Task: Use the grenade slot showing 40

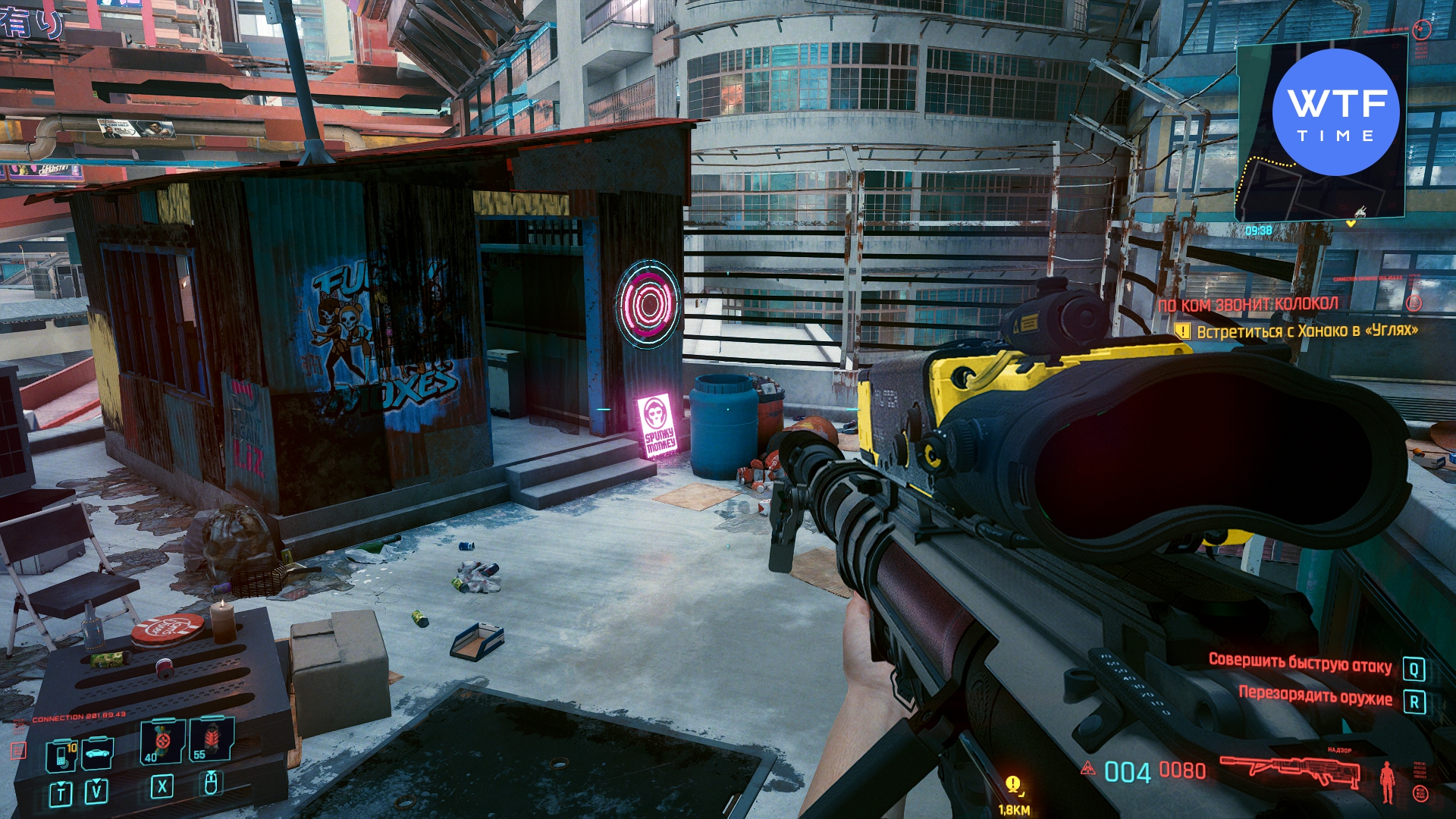Action: click(162, 741)
